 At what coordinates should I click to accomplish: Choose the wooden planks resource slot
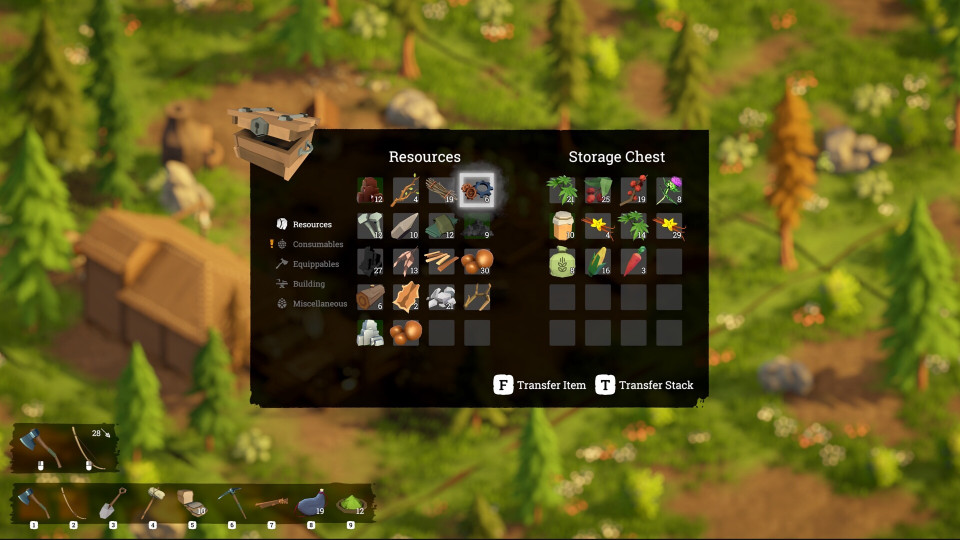441,262
